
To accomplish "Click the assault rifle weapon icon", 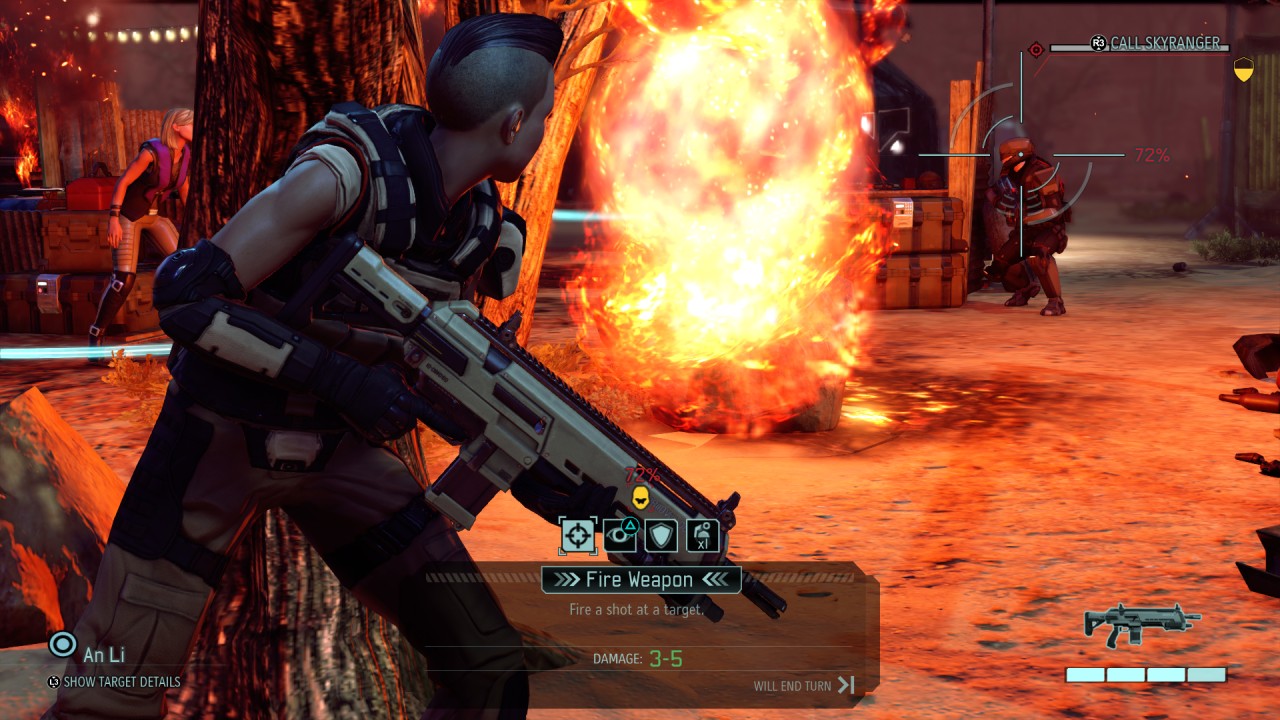I will point(1141,624).
